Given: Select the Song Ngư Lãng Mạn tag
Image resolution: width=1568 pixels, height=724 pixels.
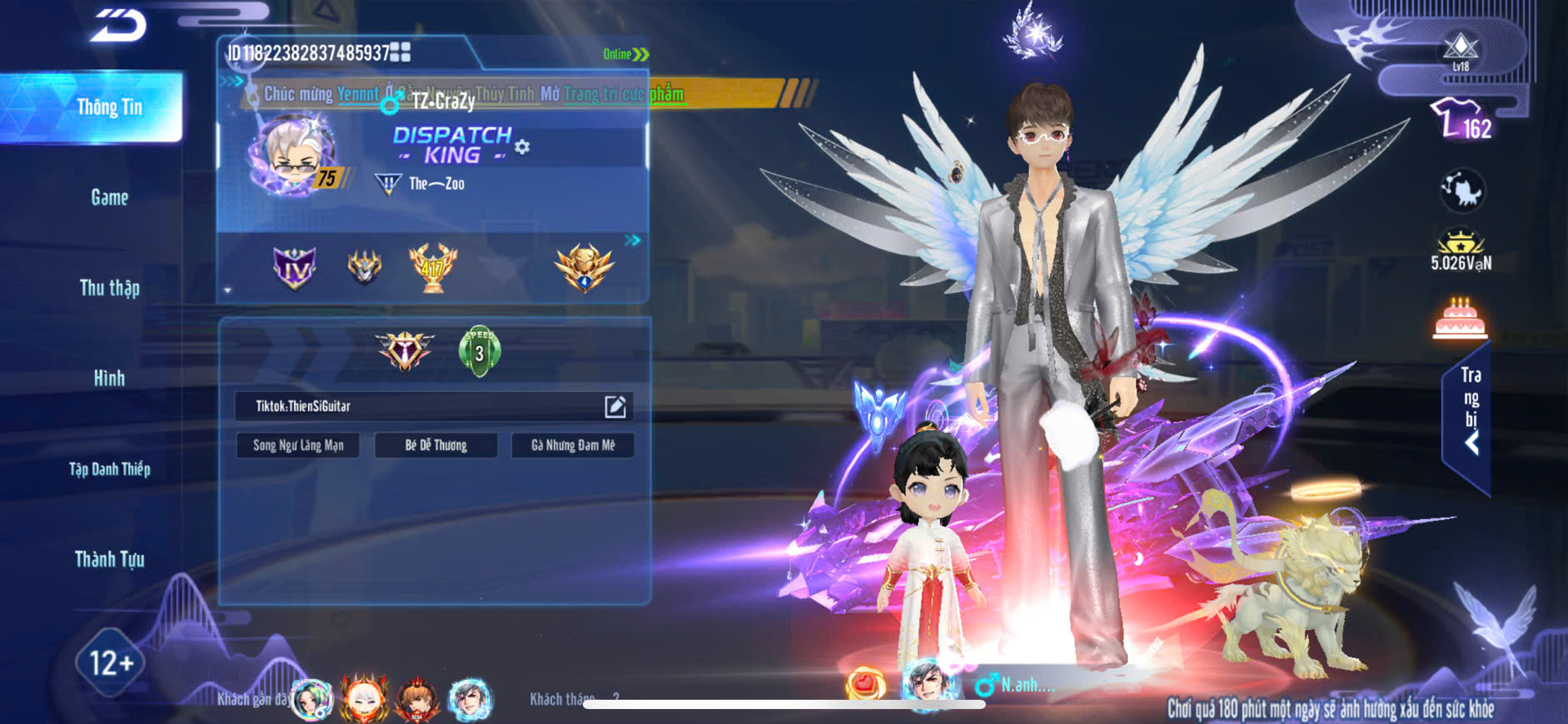Looking at the screenshot, I should click(298, 445).
